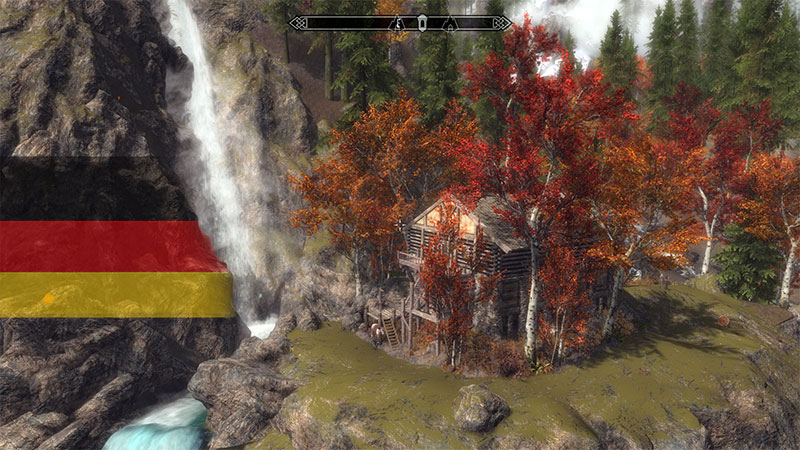
Task: Click the house-shaped location marker on compass
Action: pos(450,22)
